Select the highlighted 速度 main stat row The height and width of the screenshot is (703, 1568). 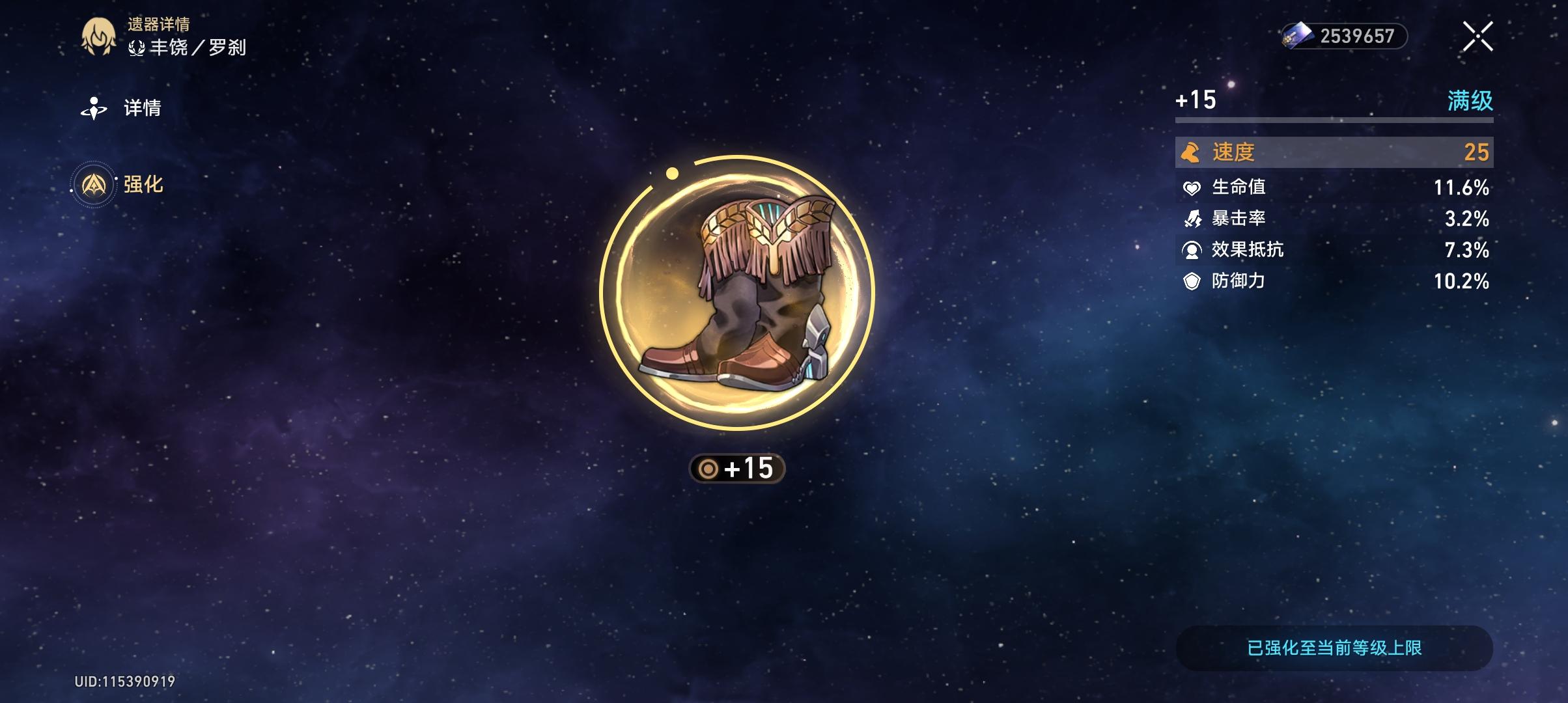[x=1332, y=154]
